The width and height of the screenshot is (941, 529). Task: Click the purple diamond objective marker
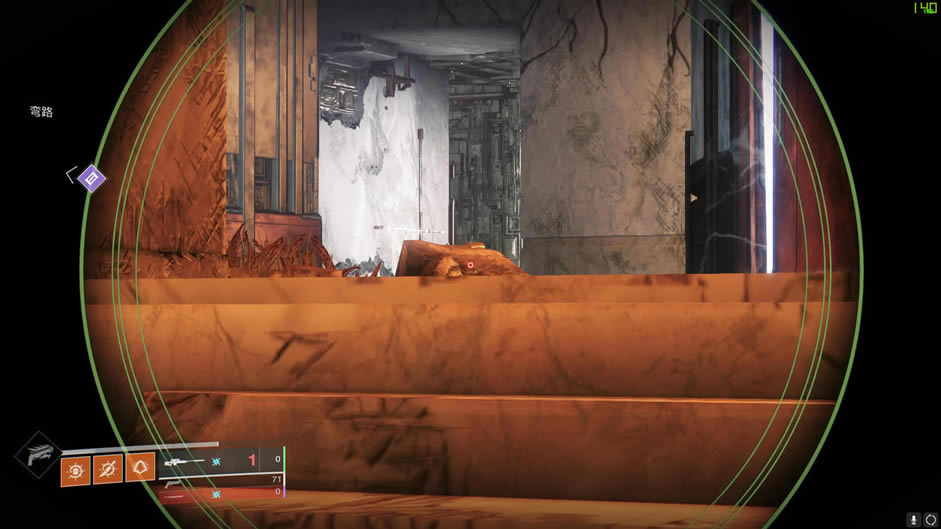[92, 179]
